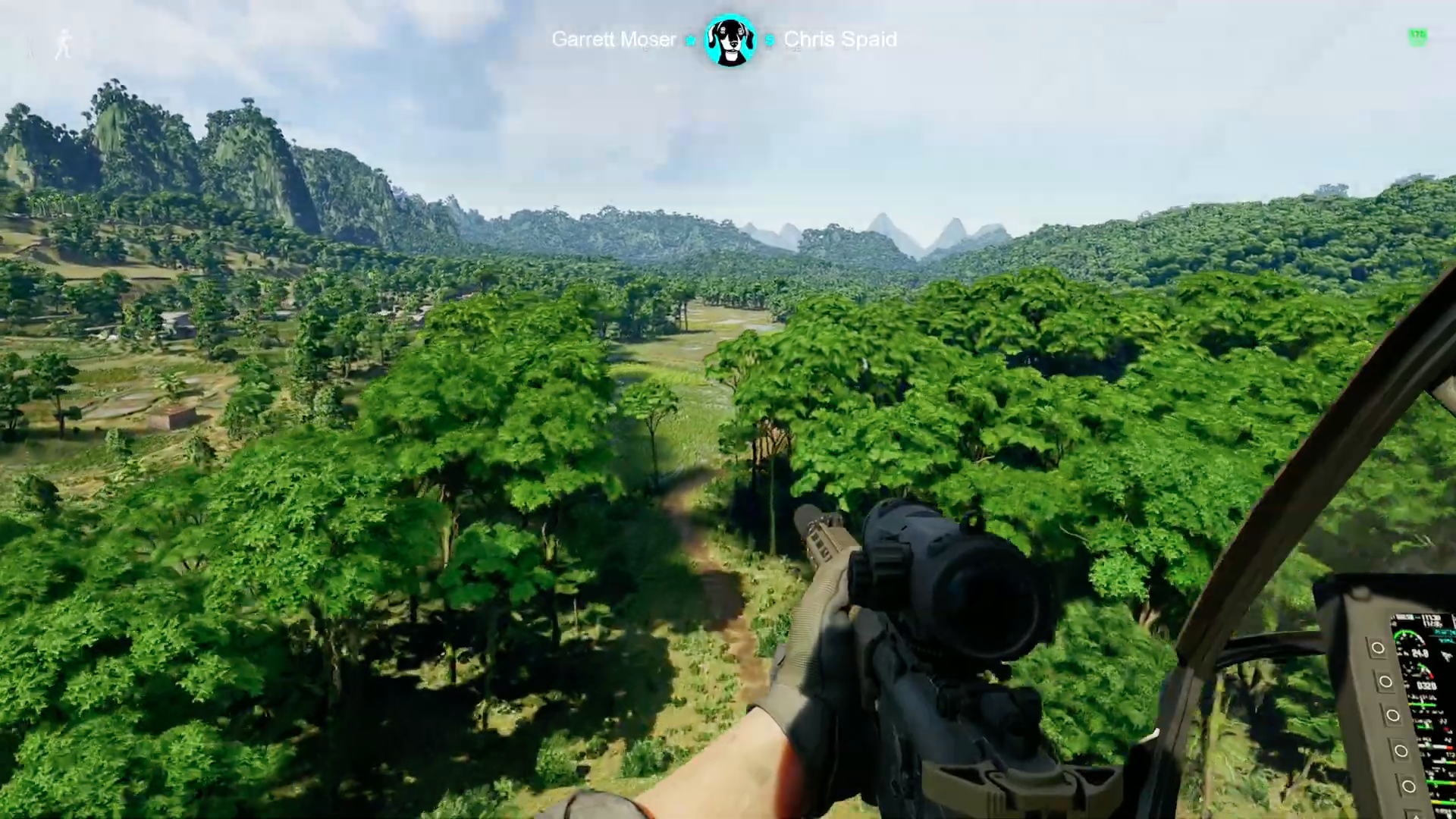The width and height of the screenshot is (1456, 819).
Task: Select the Garrett Moser name label
Action: point(614,40)
